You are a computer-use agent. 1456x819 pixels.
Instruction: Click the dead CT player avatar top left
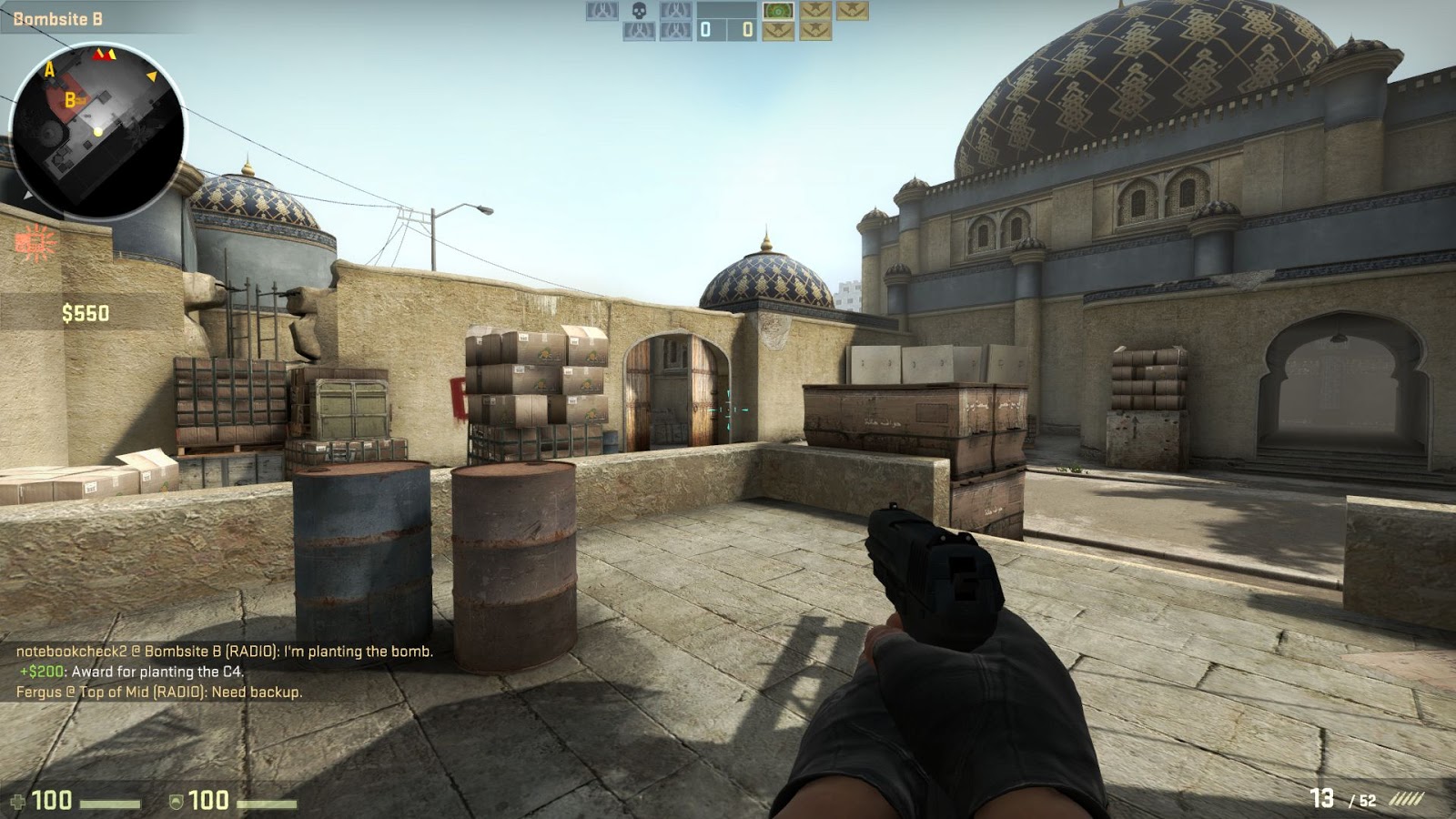[601, 12]
